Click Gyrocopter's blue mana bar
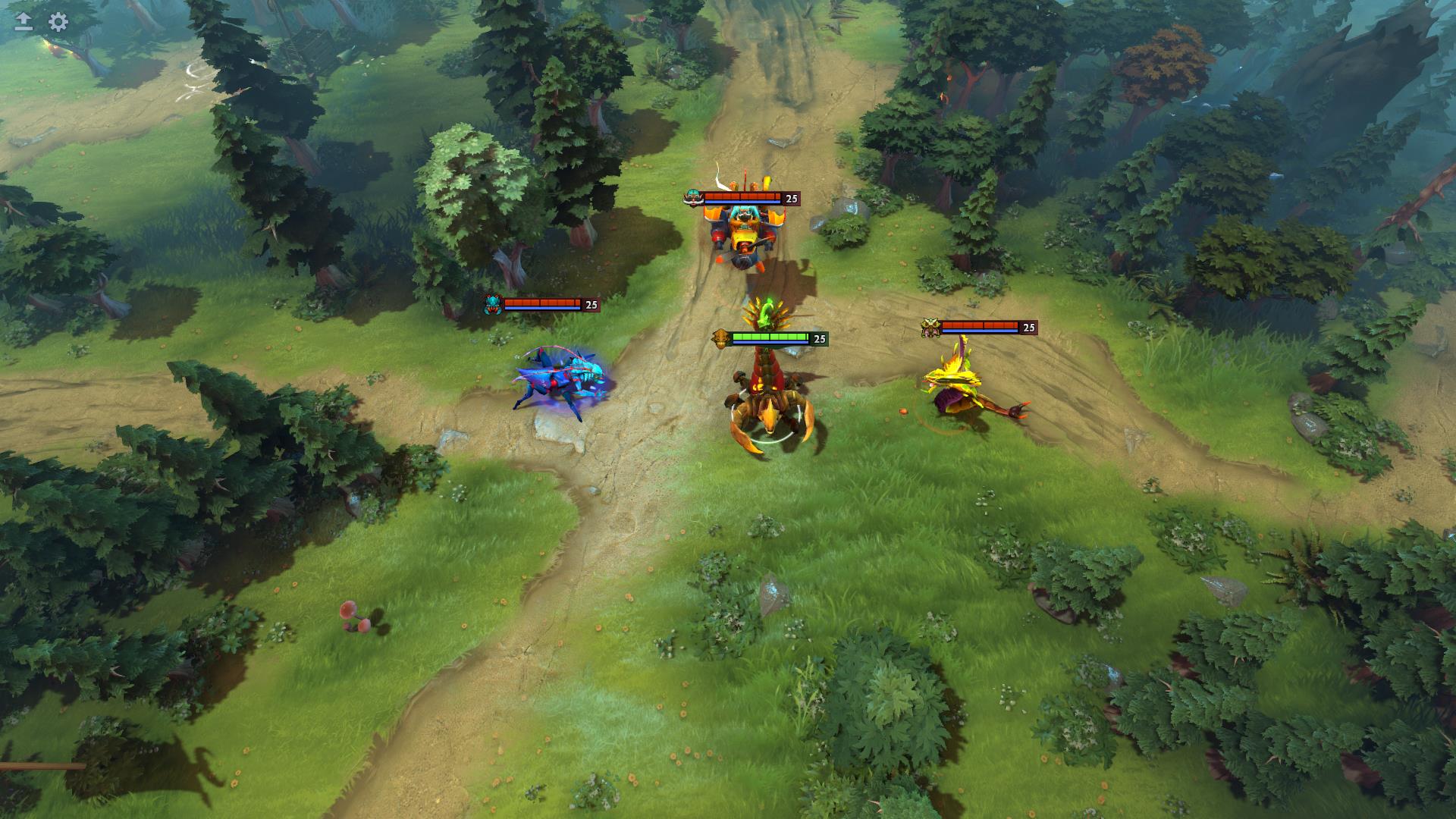This screenshot has height=819, width=1456. point(743,202)
